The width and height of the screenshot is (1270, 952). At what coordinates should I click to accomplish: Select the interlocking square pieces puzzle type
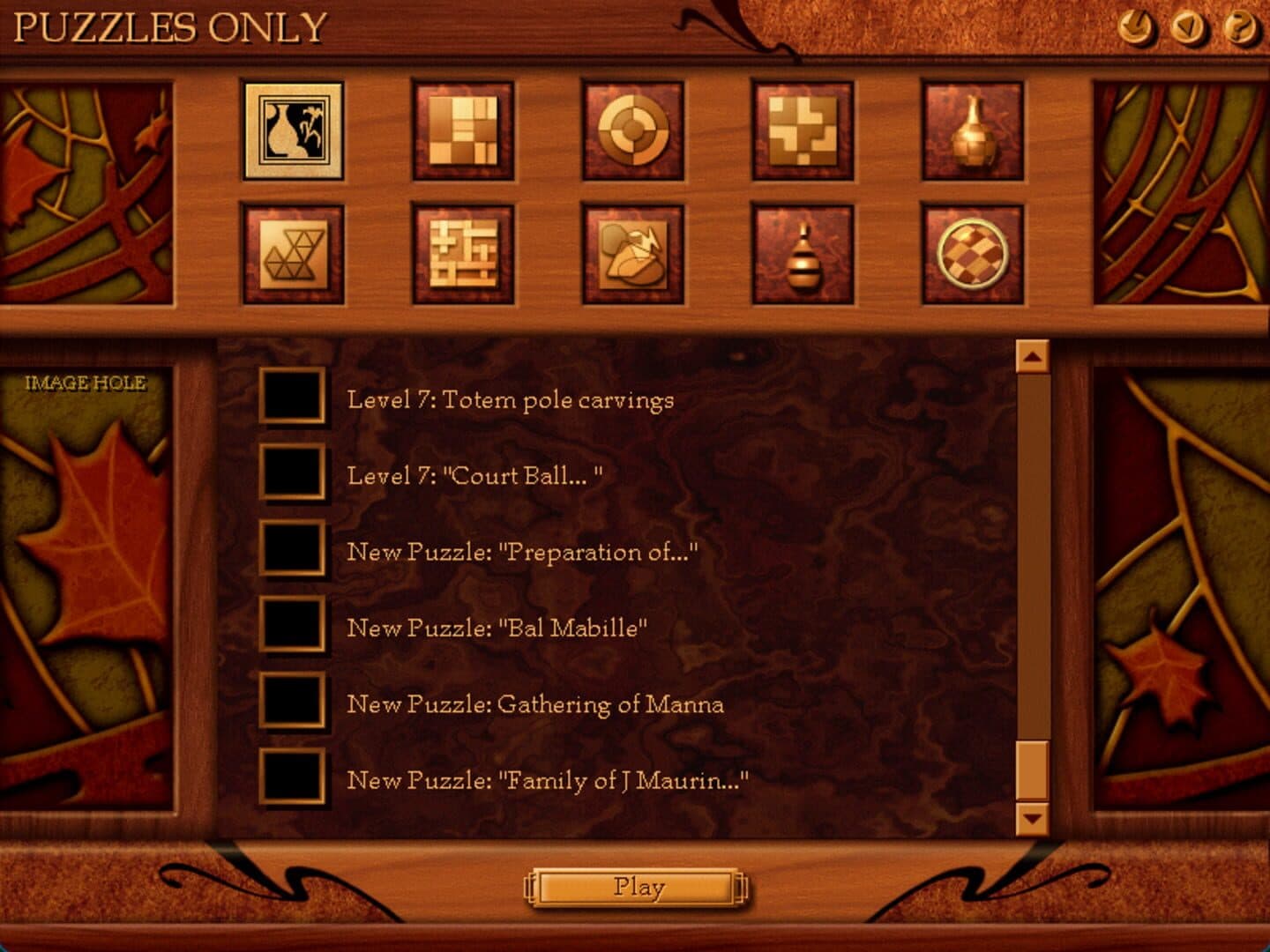pyautogui.click(x=802, y=132)
